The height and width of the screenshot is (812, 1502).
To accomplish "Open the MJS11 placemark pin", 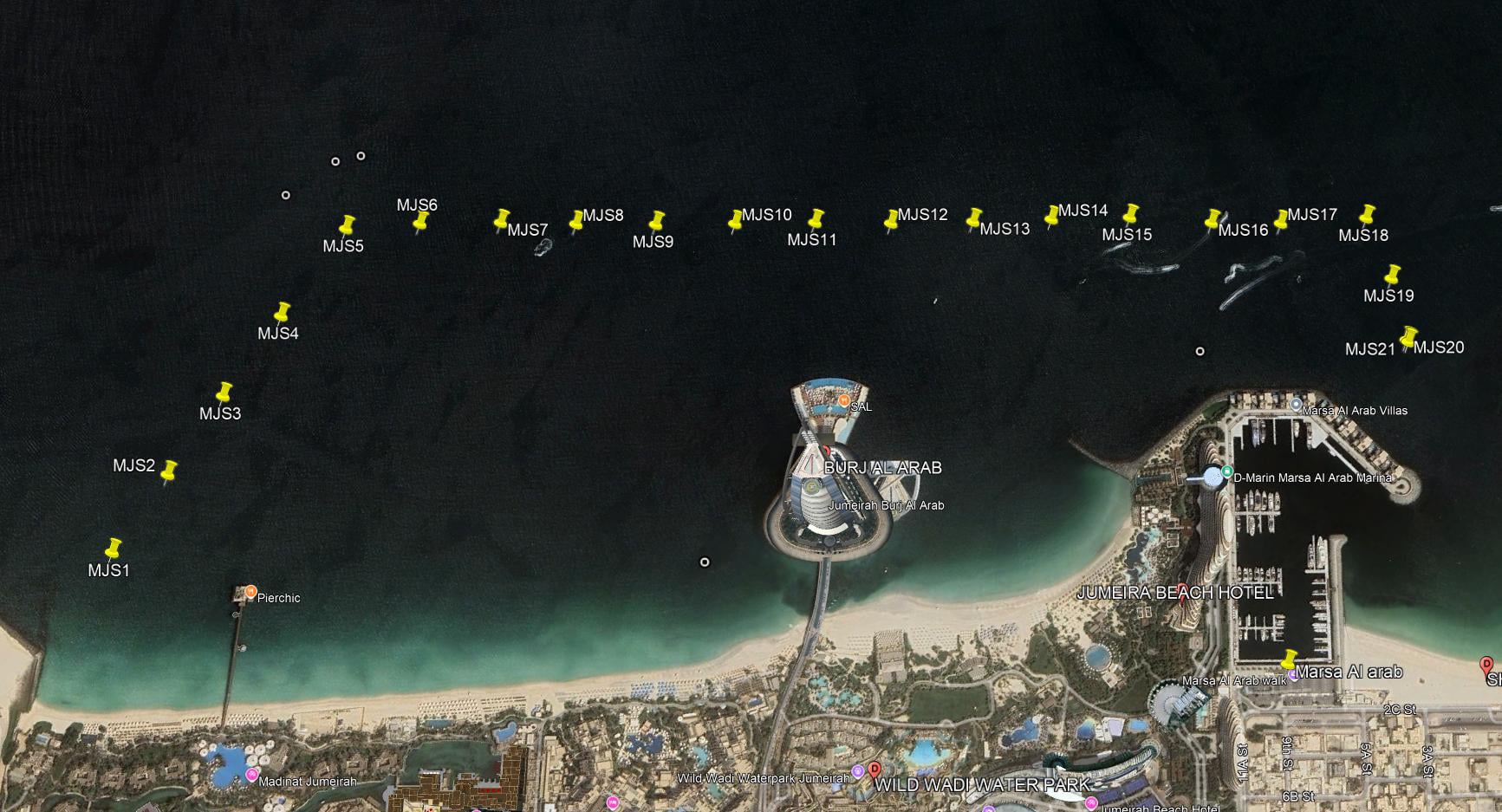I will coord(816,218).
